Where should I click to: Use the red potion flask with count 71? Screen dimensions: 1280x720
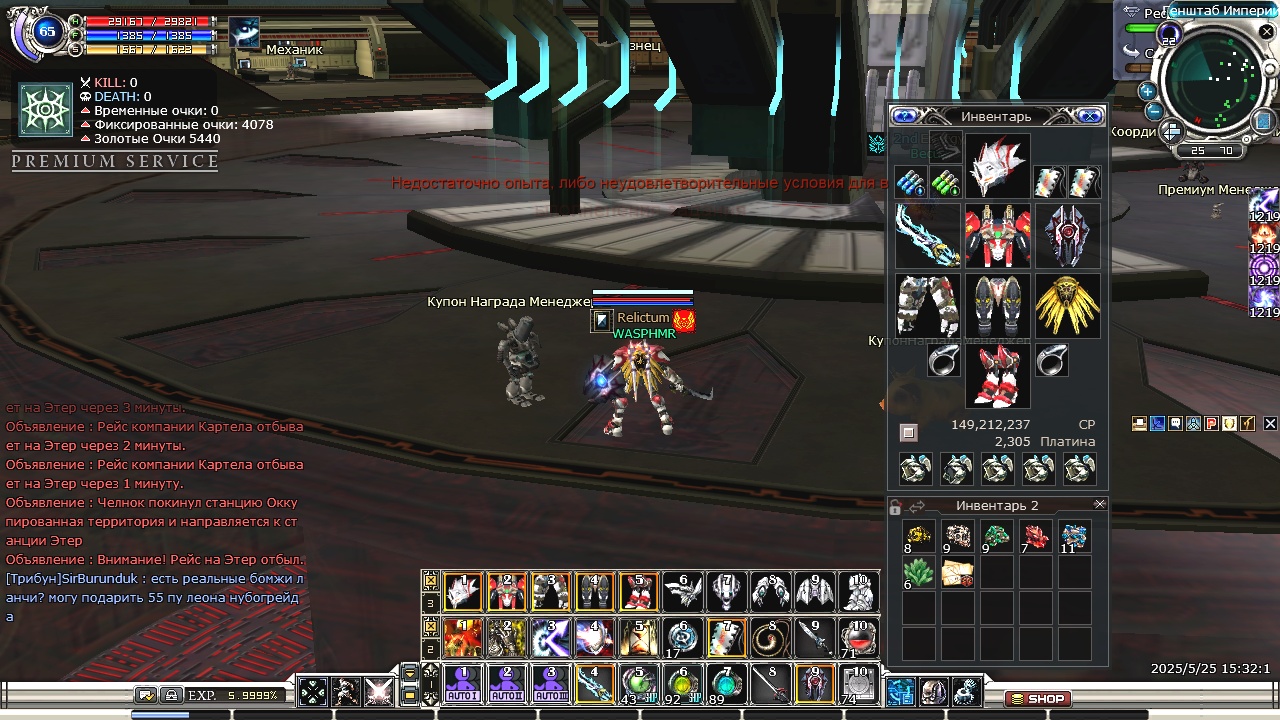coord(859,636)
